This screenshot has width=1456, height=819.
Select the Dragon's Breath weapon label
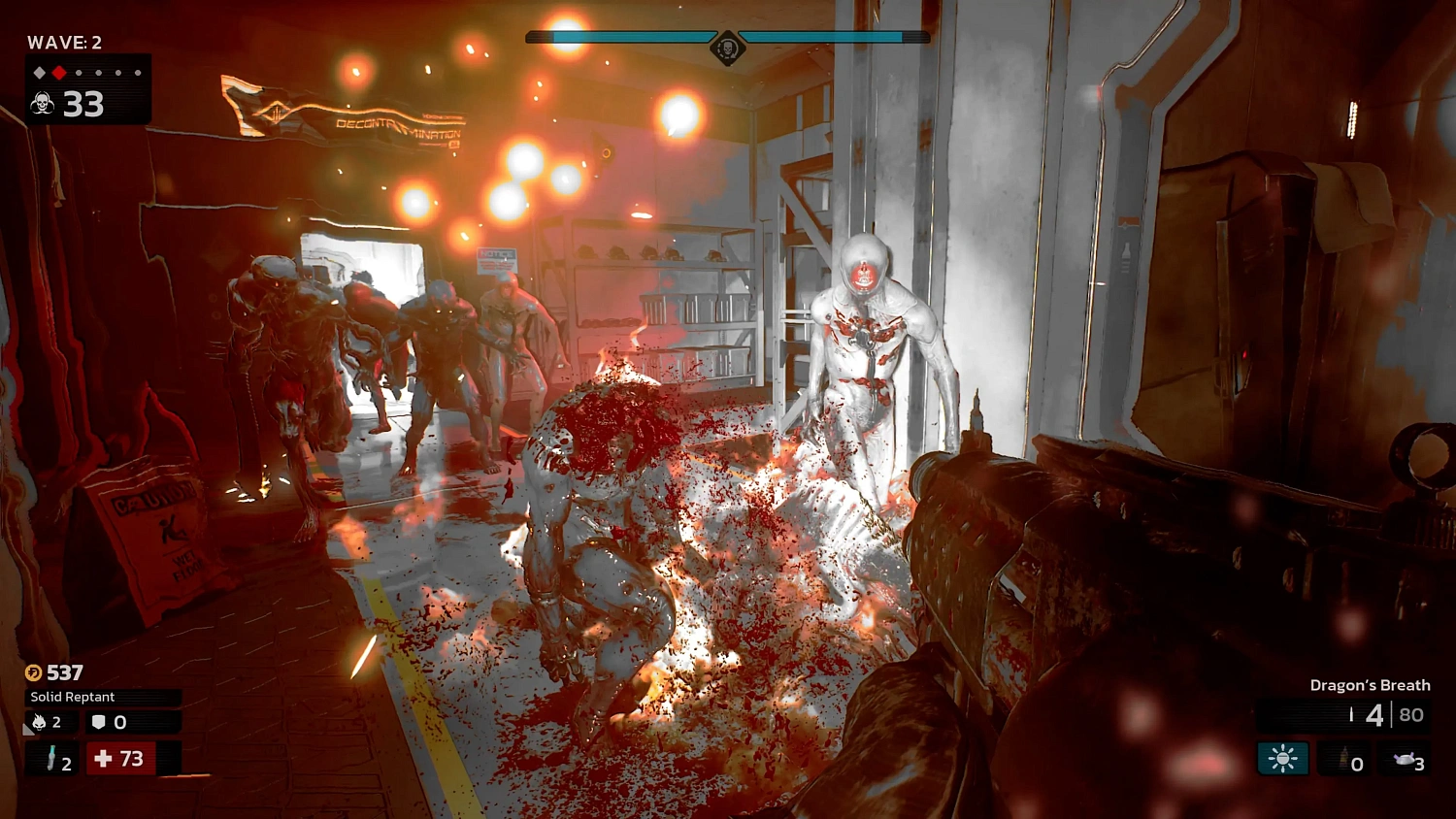pos(1370,685)
